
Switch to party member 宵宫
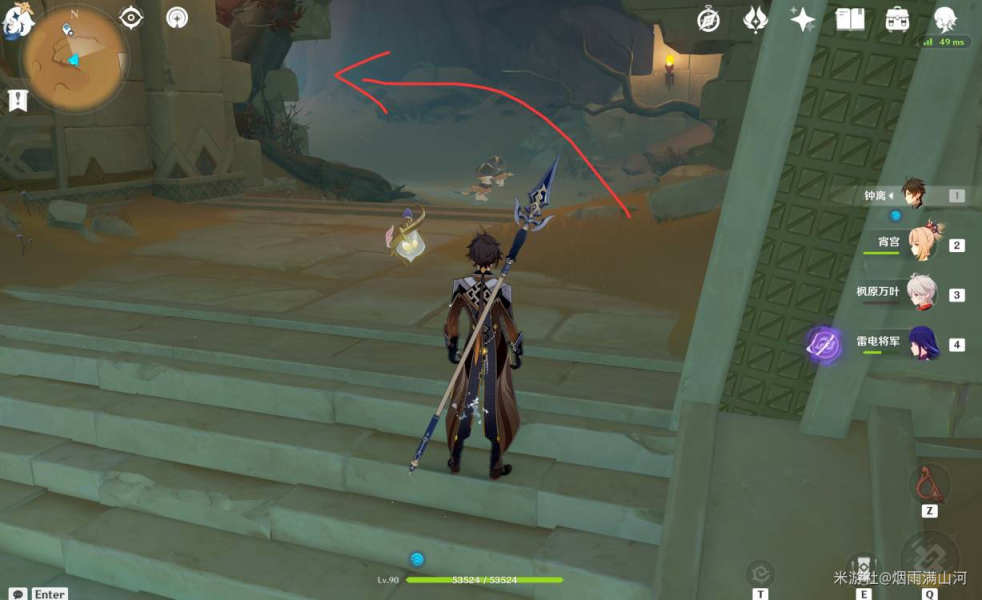(920, 244)
